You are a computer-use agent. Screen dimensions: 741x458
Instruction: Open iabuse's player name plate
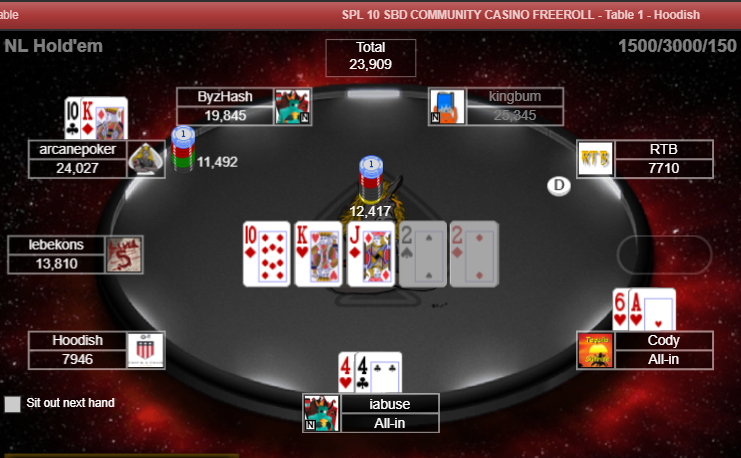click(390, 413)
